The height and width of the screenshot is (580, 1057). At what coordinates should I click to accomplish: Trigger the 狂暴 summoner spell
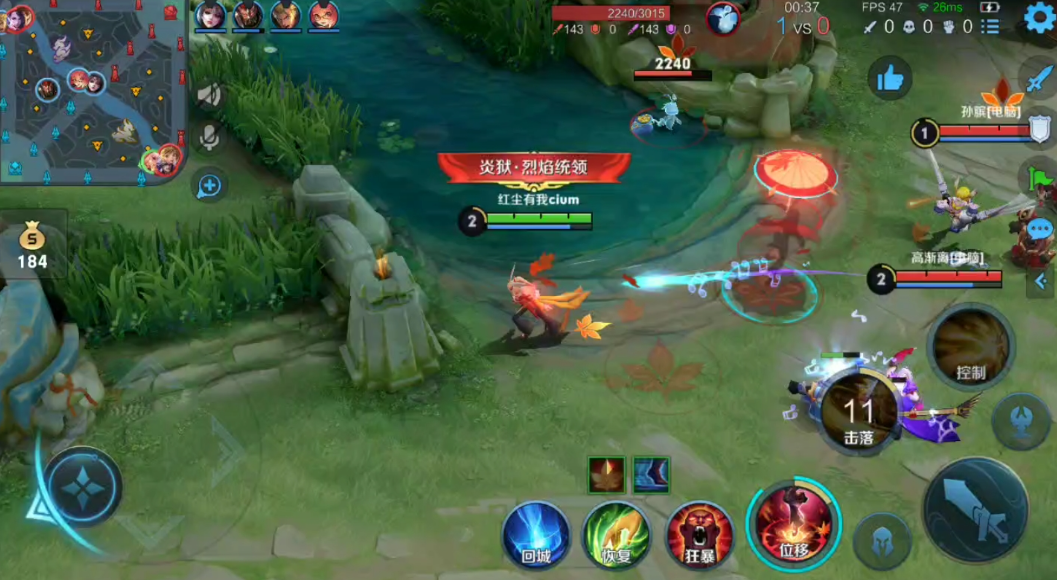(699, 535)
